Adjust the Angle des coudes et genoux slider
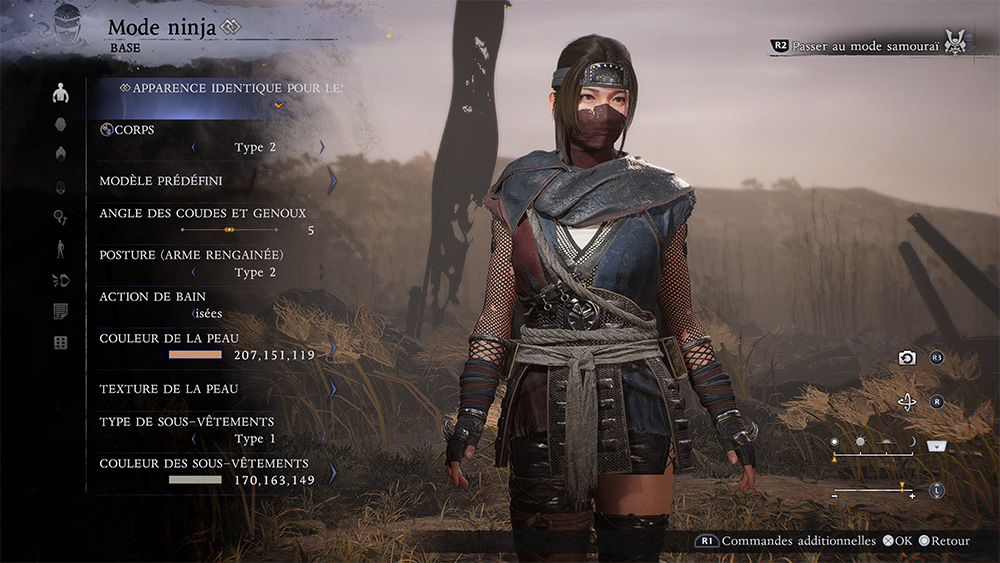 (x=229, y=230)
